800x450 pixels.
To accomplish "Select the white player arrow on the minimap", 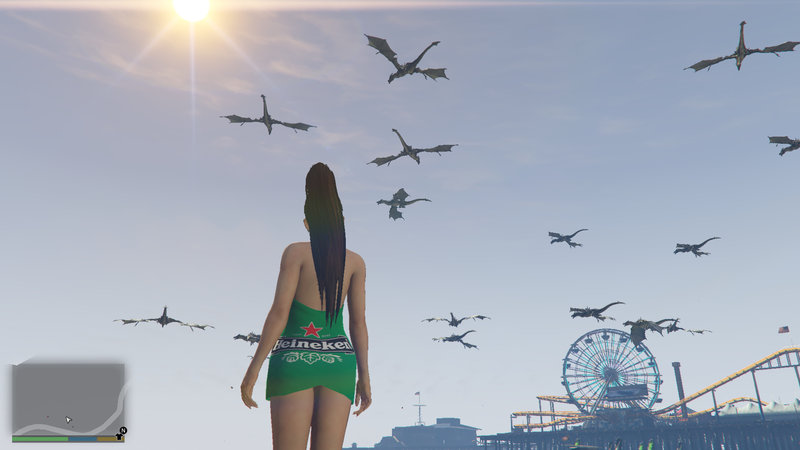I will click(x=69, y=420).
